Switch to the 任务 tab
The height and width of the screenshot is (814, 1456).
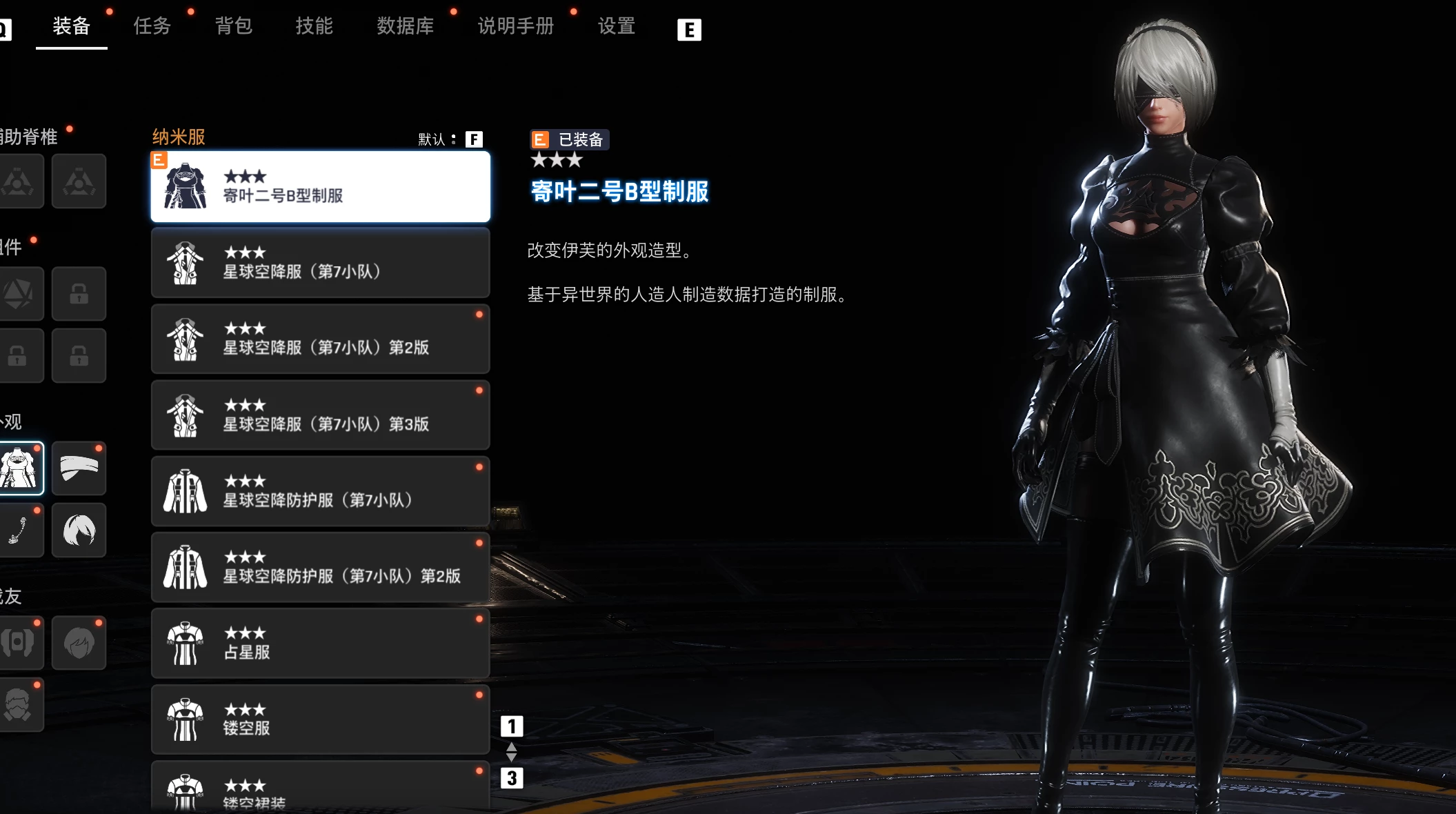151,26
